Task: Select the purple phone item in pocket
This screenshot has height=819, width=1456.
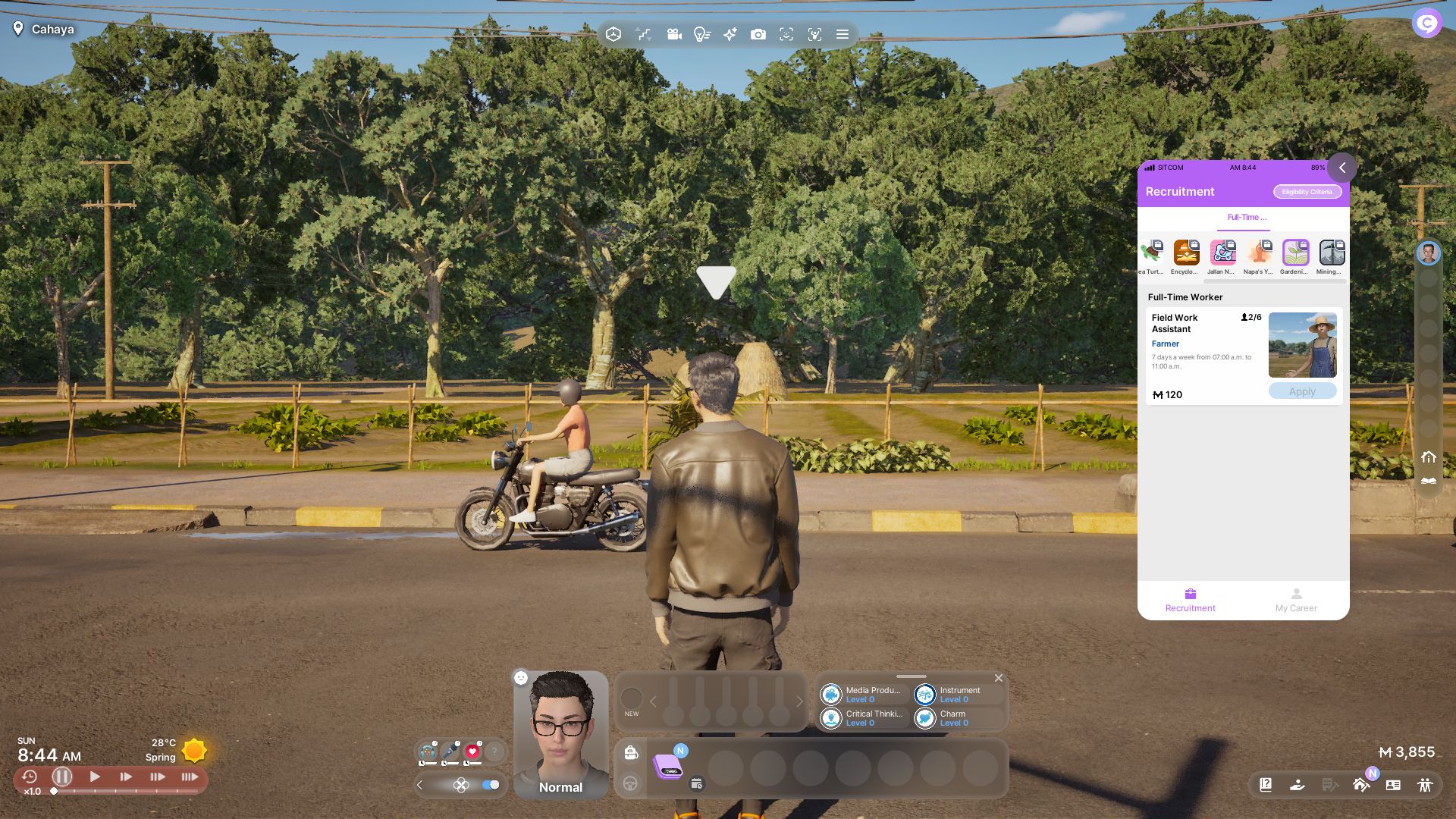Action: [668, 767]
